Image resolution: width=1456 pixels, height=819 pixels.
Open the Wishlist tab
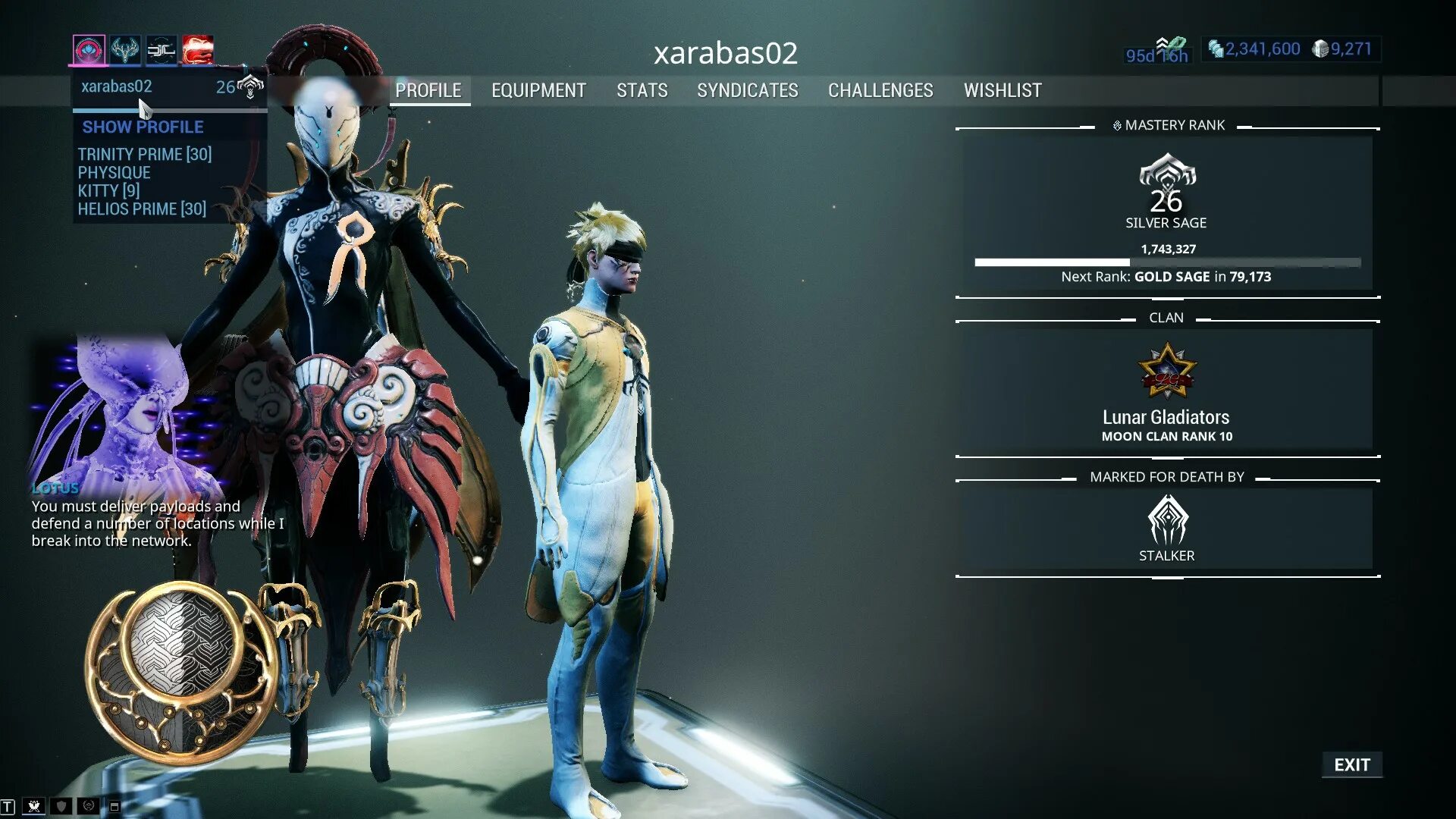(1003, 90)
